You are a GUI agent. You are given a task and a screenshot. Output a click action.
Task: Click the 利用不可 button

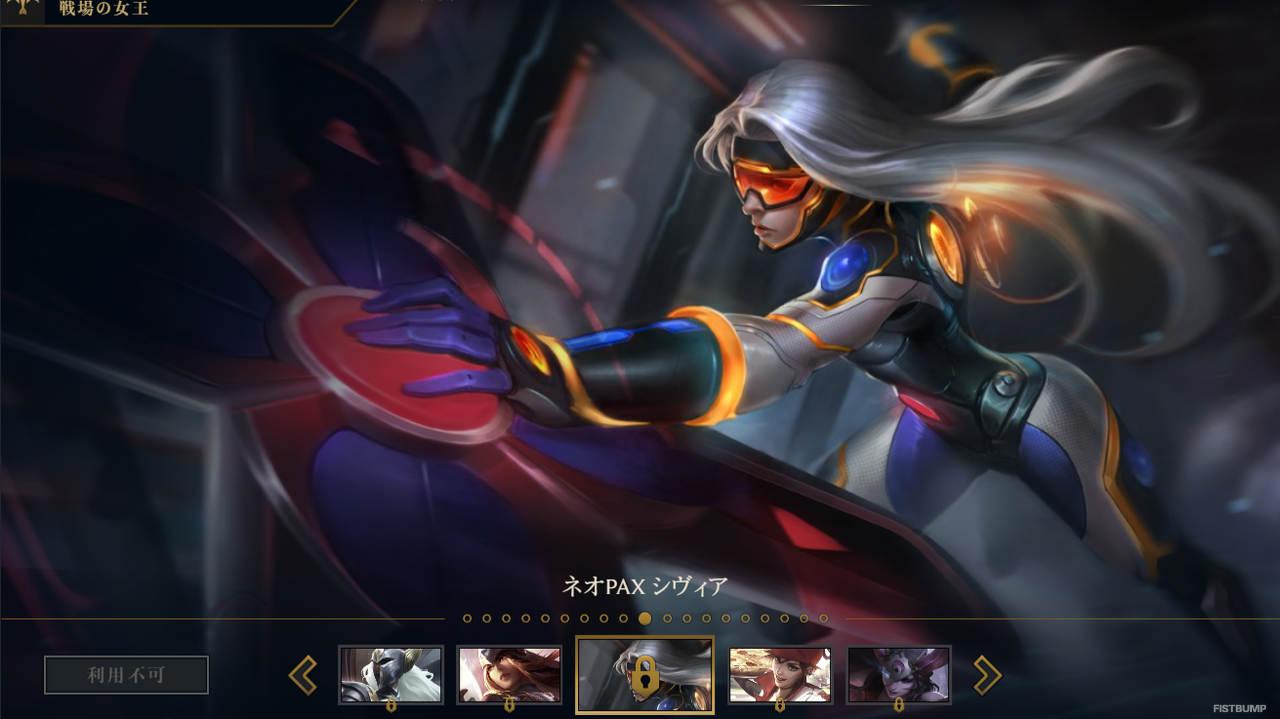[x=126, y=675]
